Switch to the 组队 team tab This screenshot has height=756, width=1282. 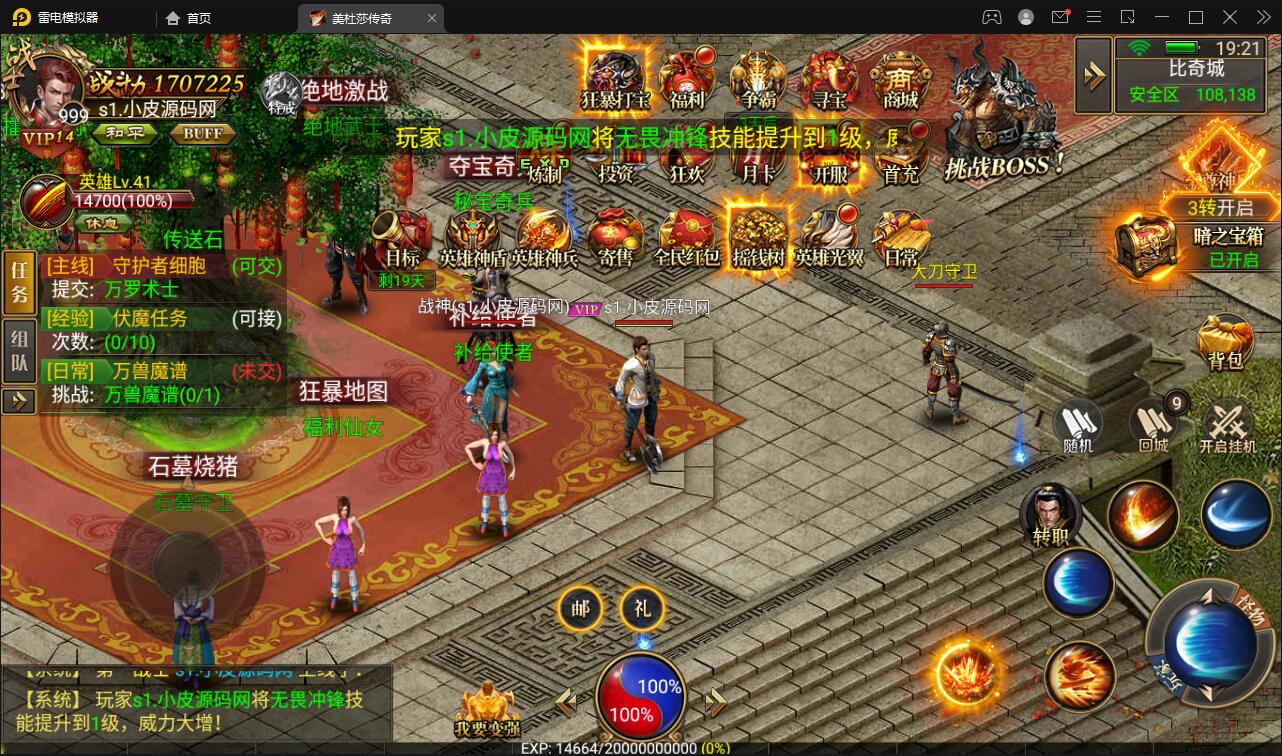tap(18, 348)
